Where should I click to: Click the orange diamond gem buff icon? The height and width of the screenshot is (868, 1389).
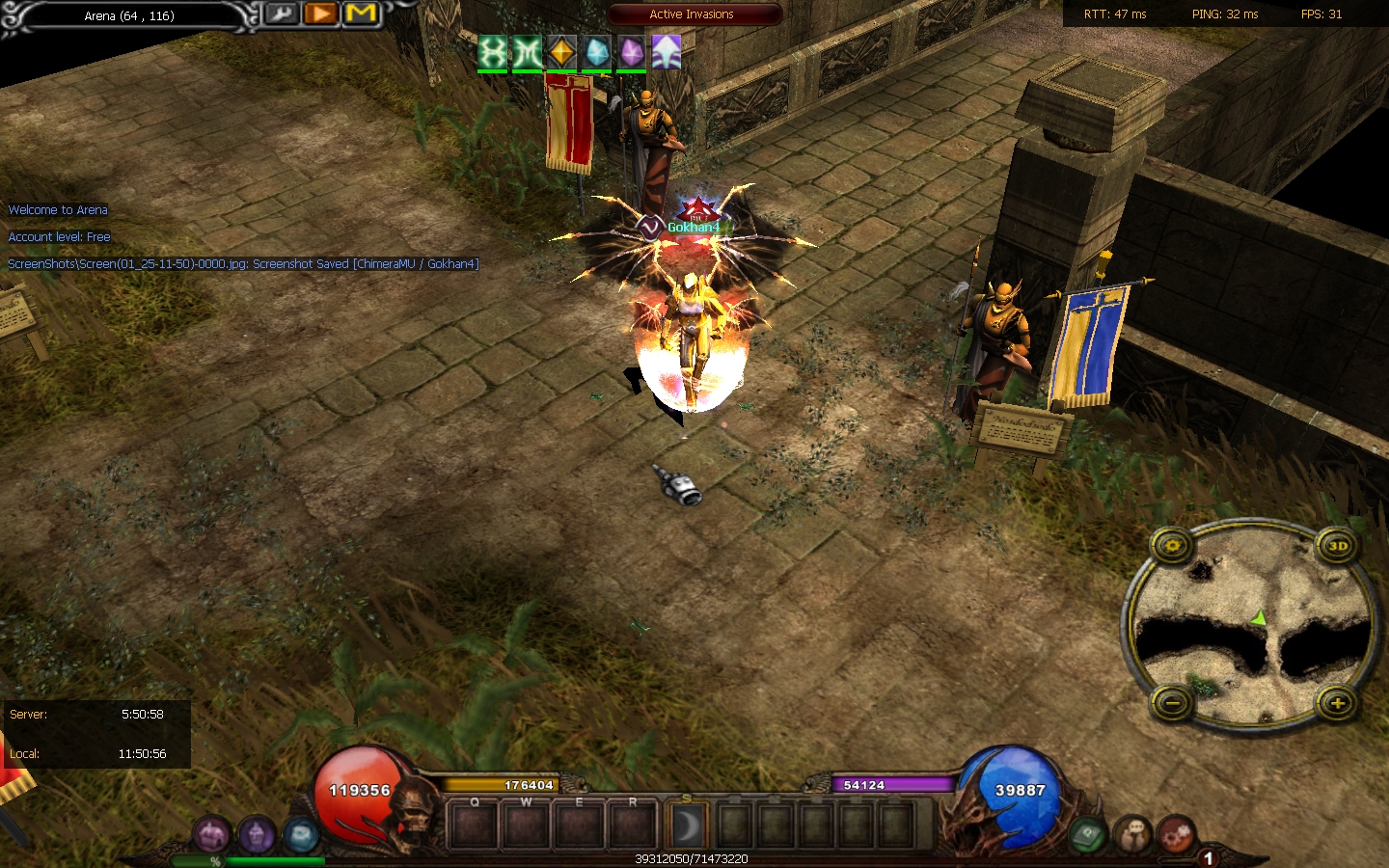click(x=561, y=52)
